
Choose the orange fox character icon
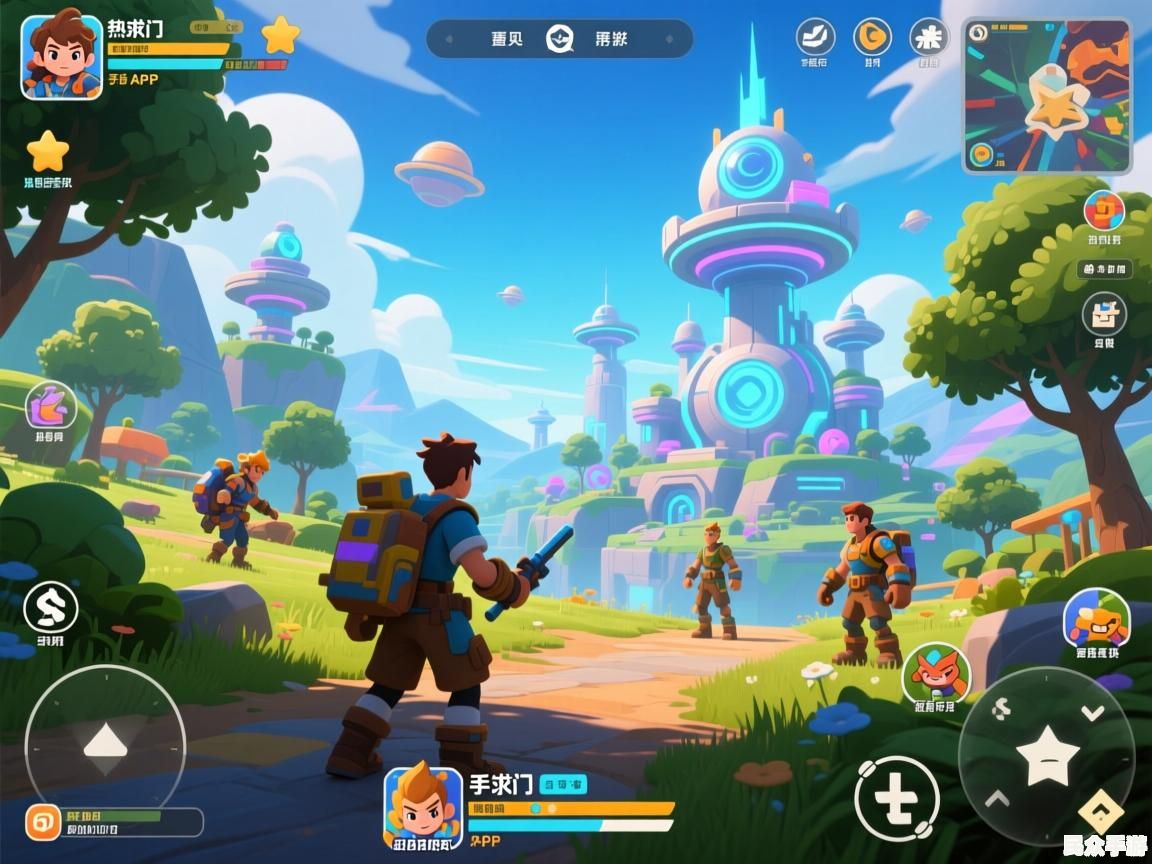(x=936, y=673)
